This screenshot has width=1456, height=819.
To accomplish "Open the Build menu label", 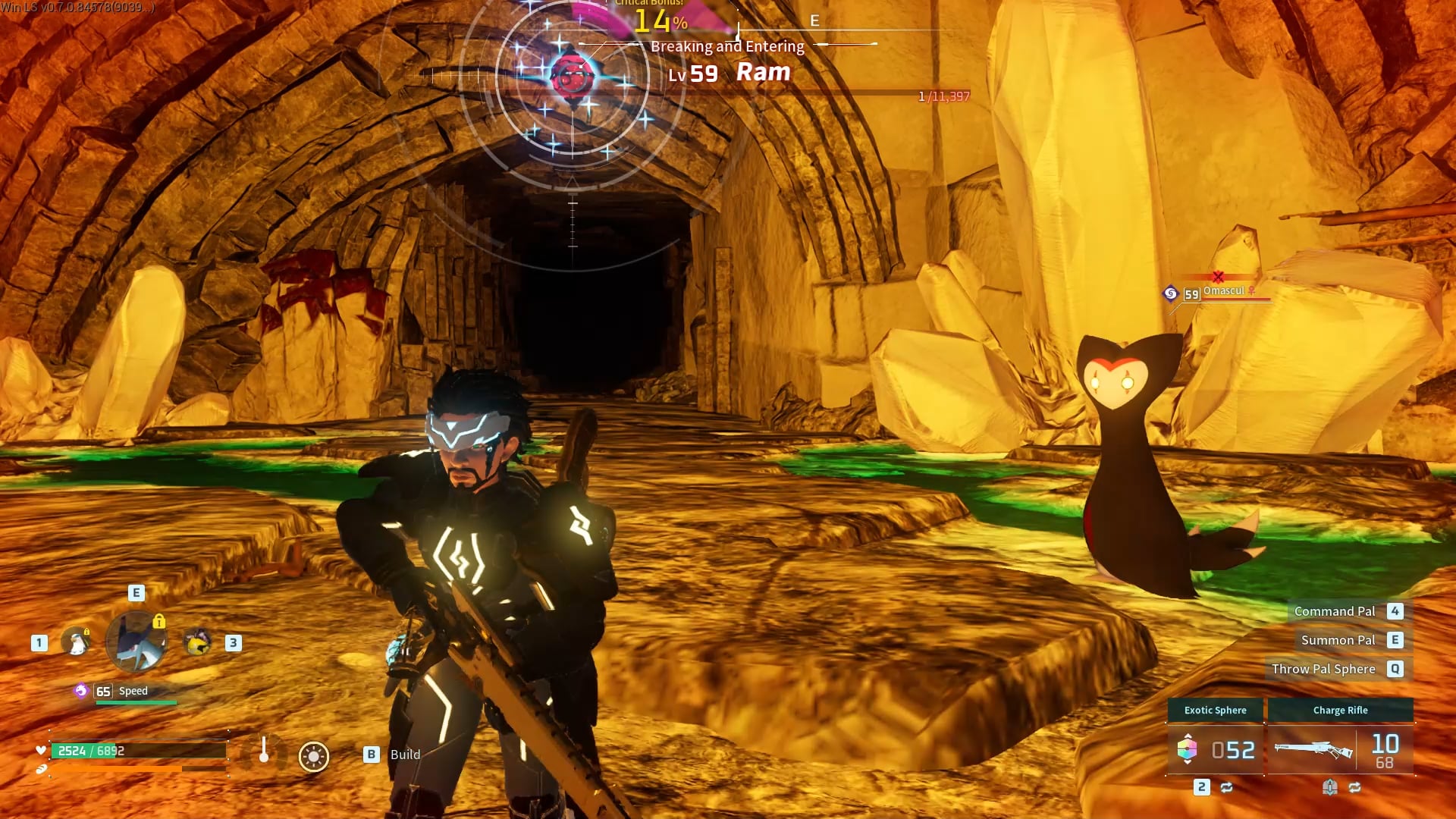I will click(x=405, y=755).
